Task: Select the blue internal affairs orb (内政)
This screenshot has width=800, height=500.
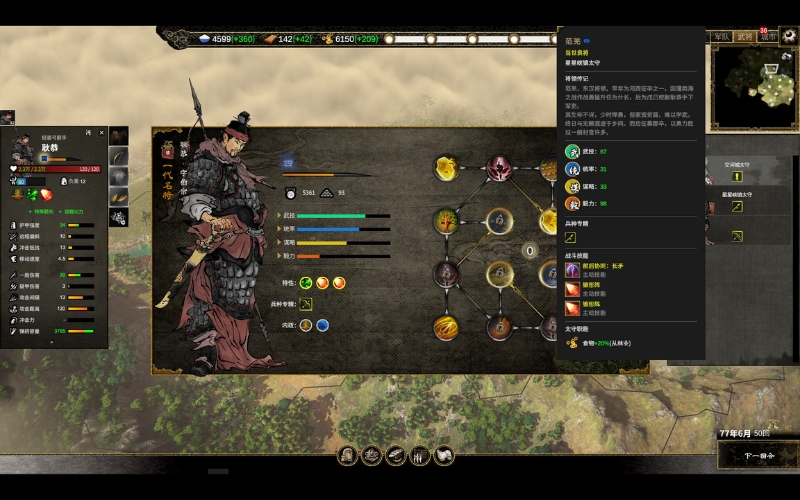Action: point(323,324)
